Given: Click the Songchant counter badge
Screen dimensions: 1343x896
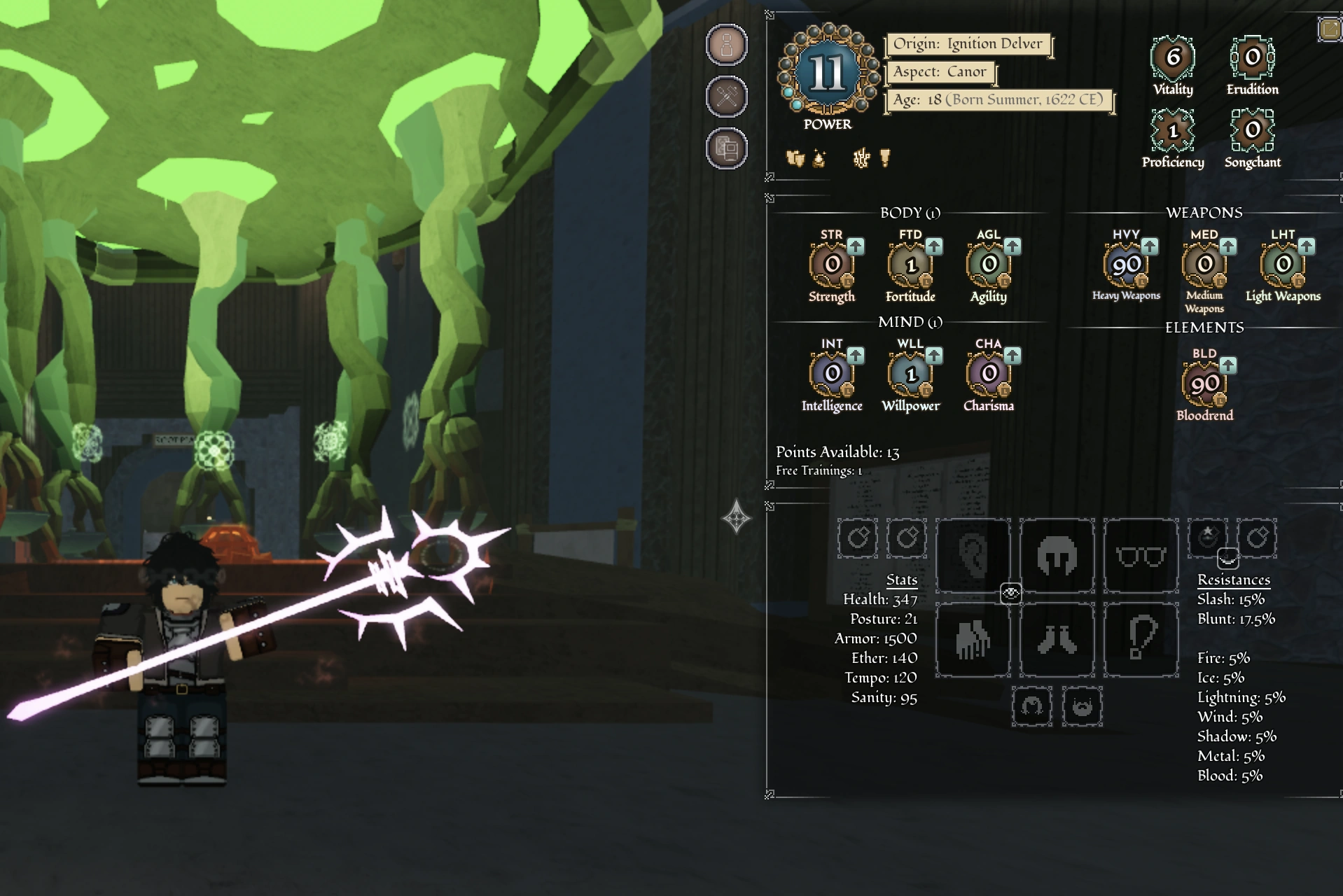Looking at the screenshot, I should click(x=1252, y=129).
